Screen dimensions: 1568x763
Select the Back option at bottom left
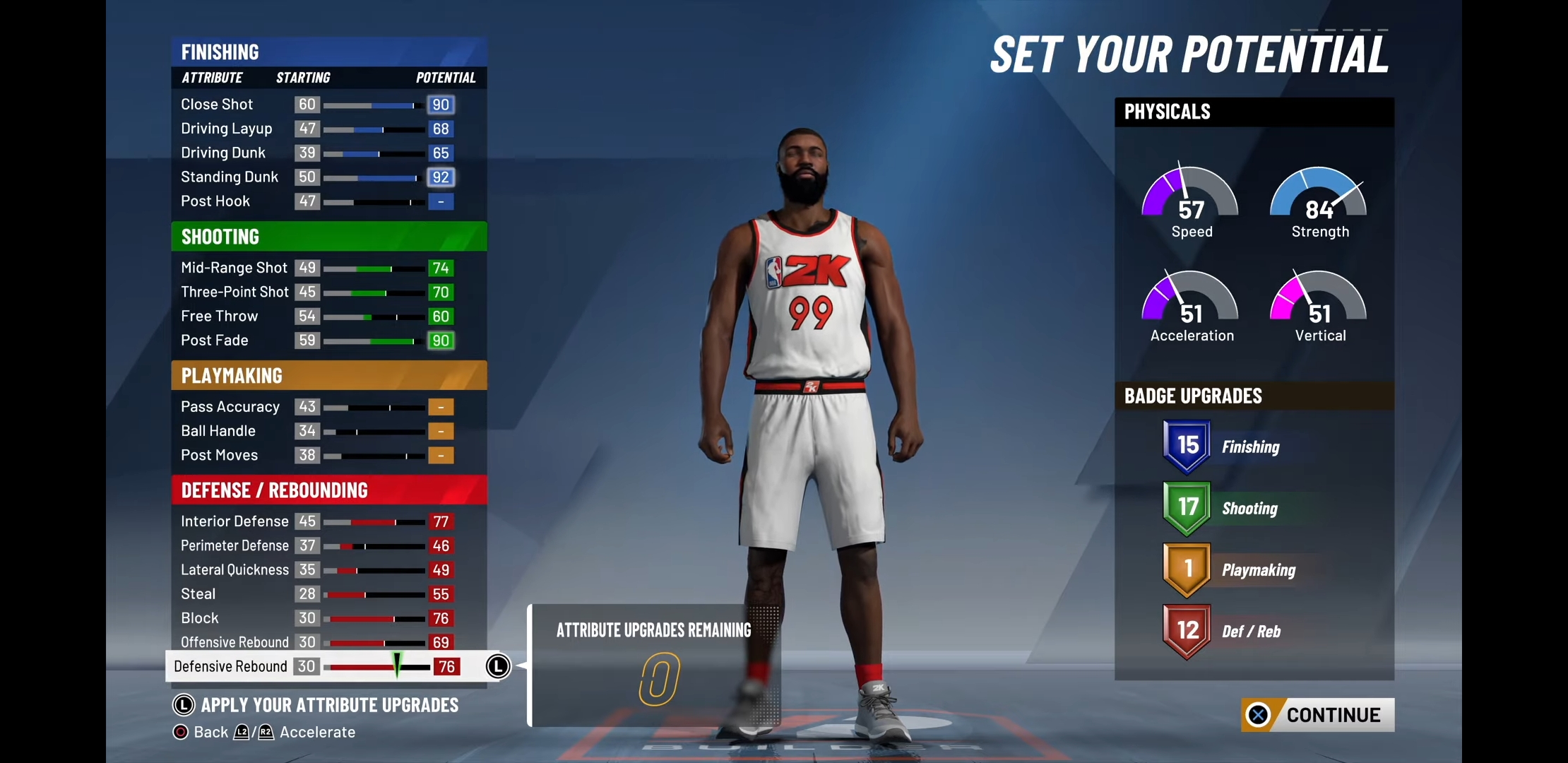pyautogui.click(x=203, y=732)
